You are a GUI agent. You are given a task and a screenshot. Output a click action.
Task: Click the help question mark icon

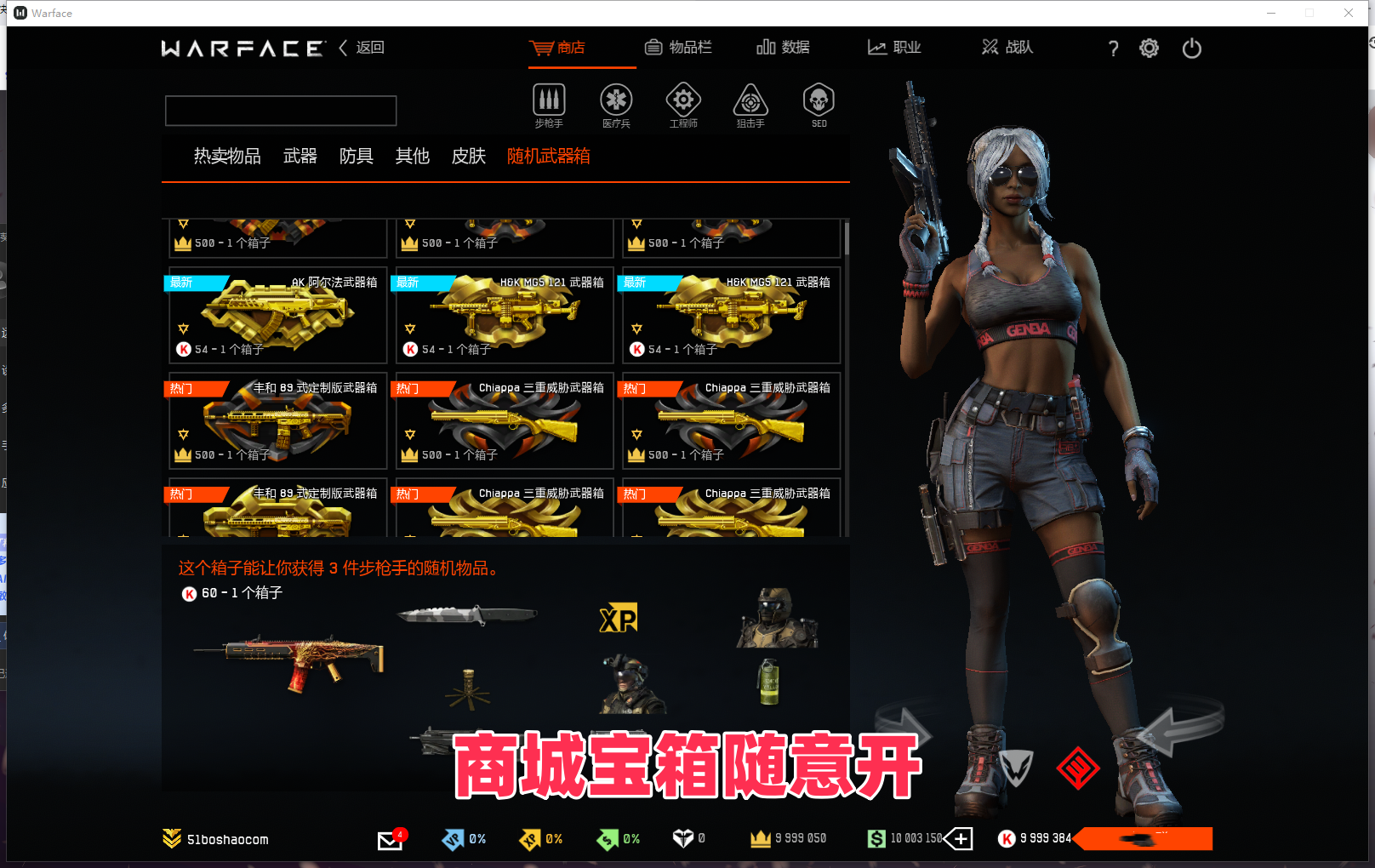1113,49
